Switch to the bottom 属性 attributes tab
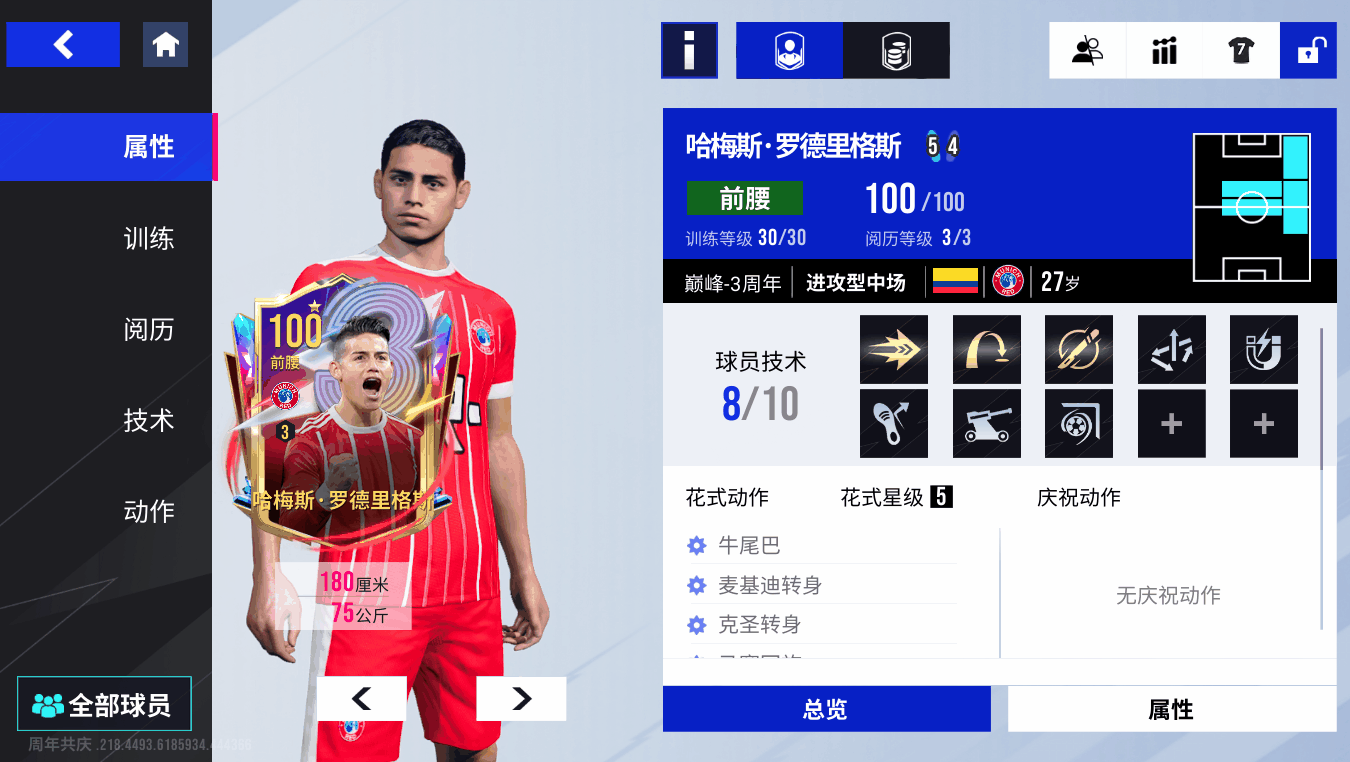Screen dimensions: 1350x762 coord(1171,709)
